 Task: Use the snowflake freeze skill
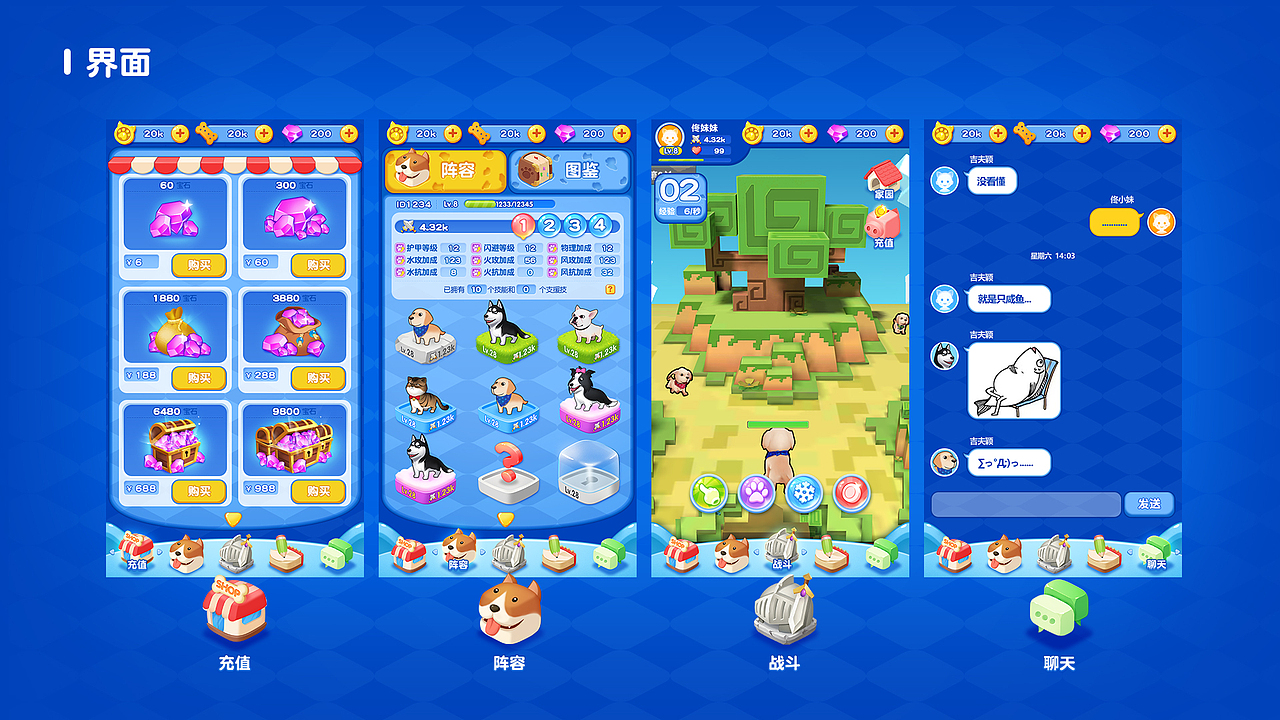point(802,493)
